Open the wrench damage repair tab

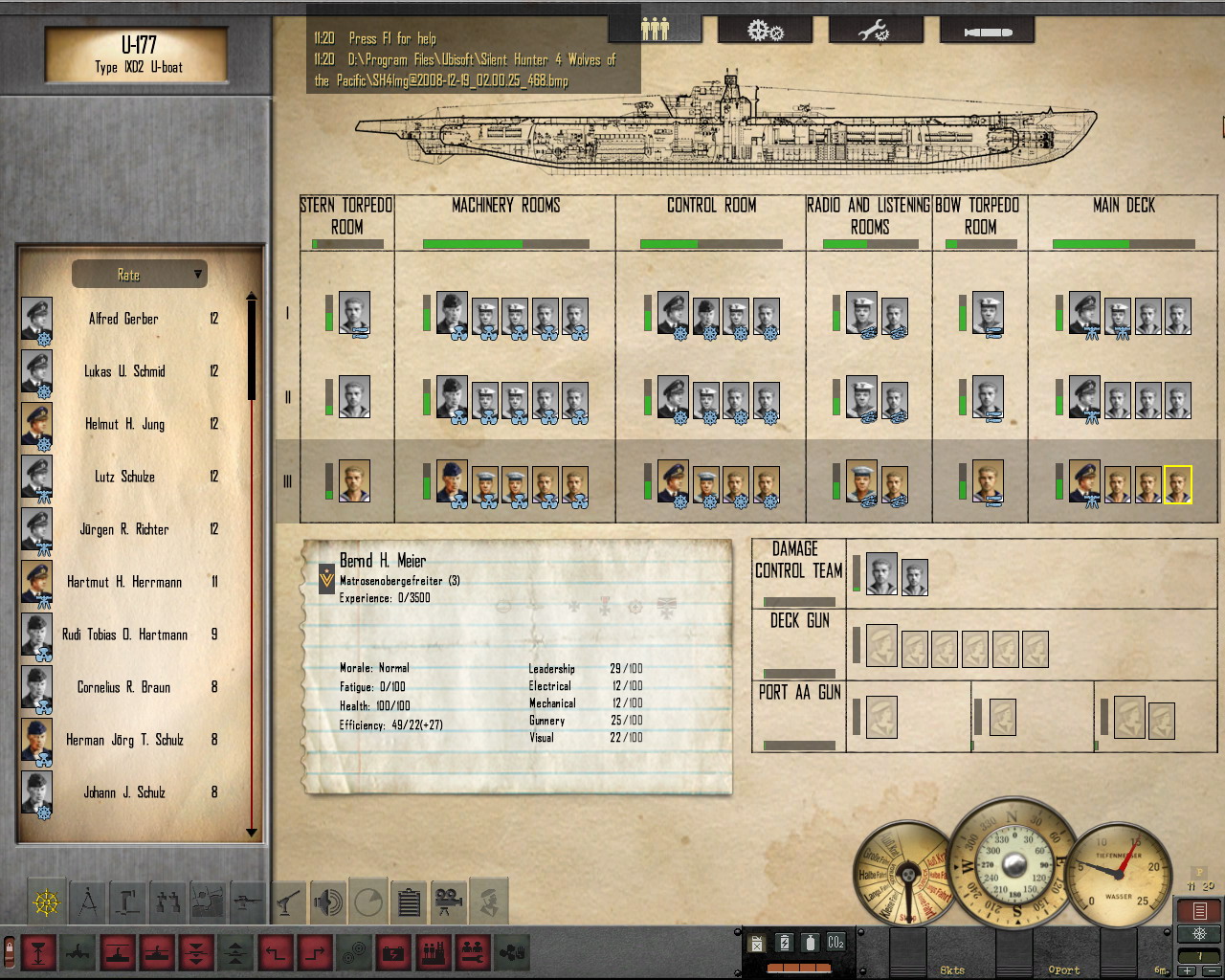click(x=874, y=32)
